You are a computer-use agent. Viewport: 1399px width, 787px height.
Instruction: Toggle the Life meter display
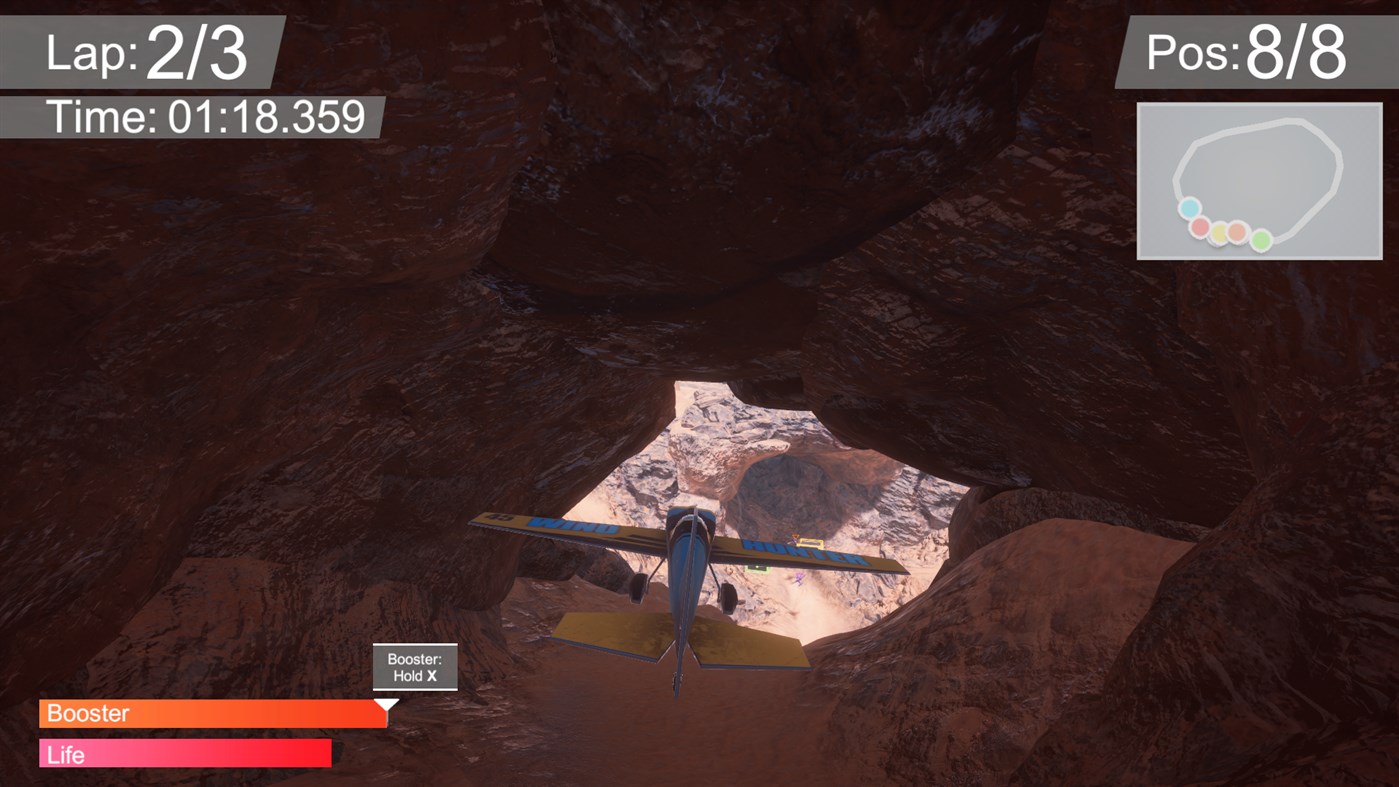pos(184,754)
